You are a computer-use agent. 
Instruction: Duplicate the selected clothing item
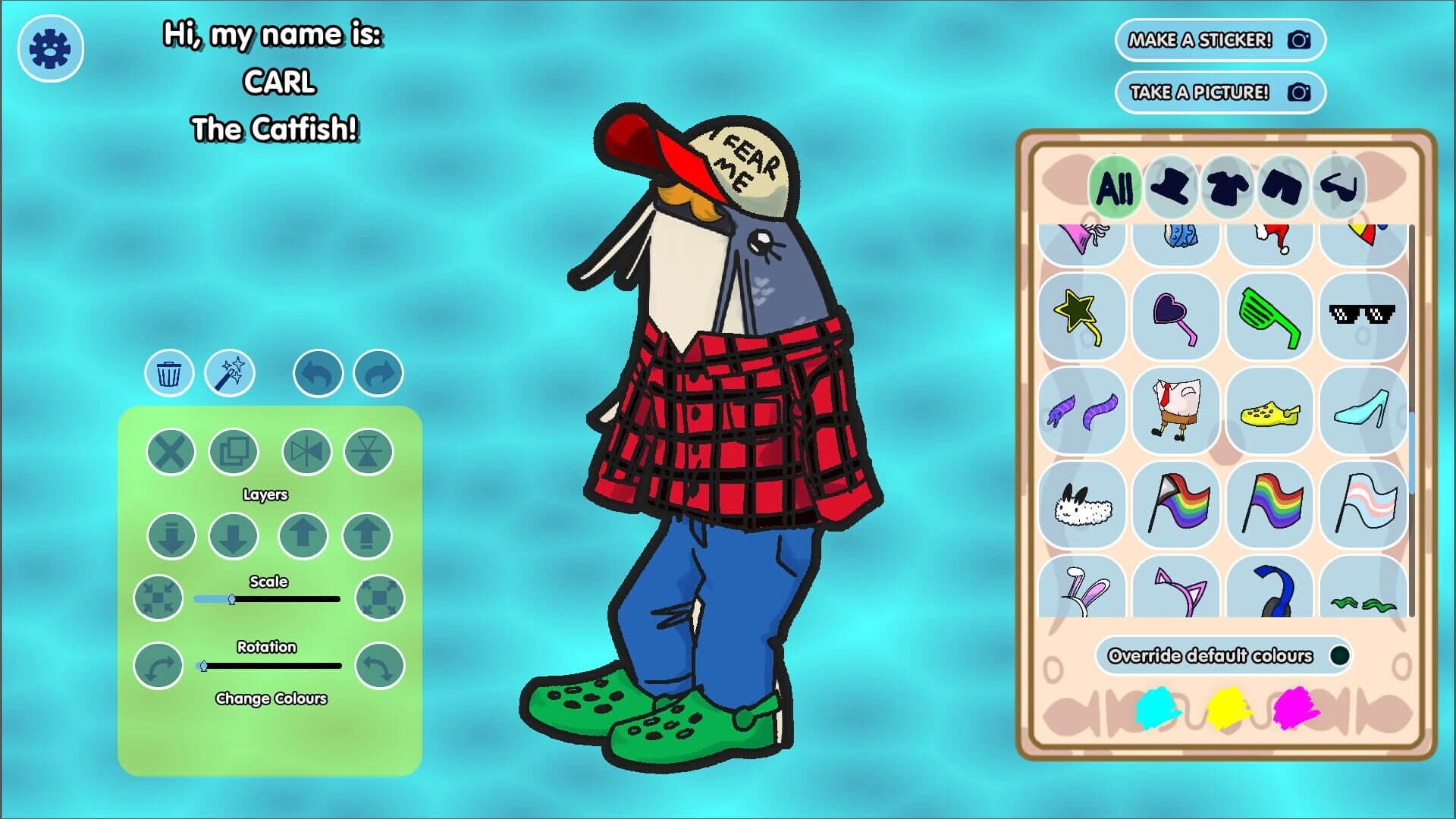(235, 450)
